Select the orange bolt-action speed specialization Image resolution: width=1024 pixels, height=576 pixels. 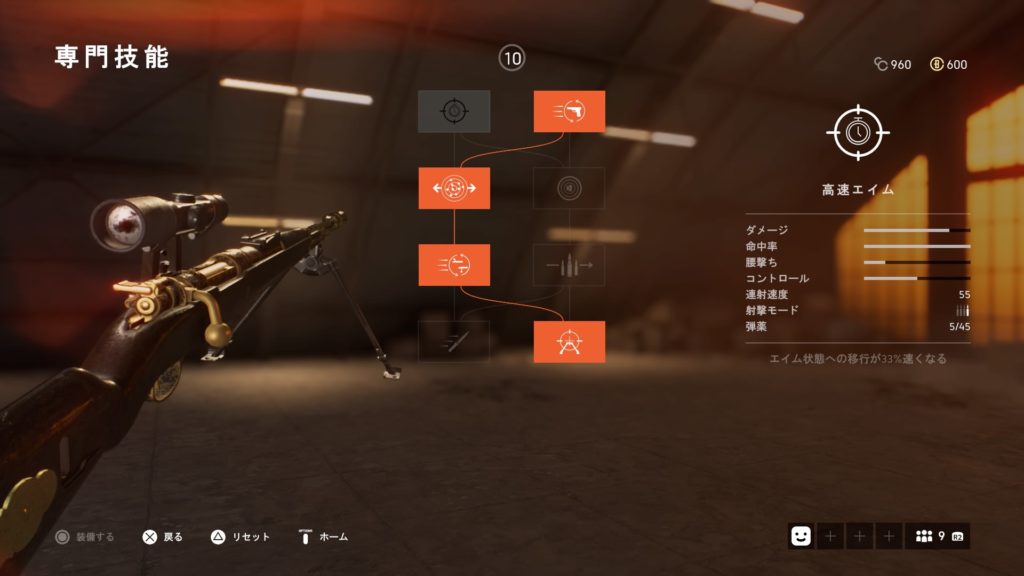[x=454, y=265]
